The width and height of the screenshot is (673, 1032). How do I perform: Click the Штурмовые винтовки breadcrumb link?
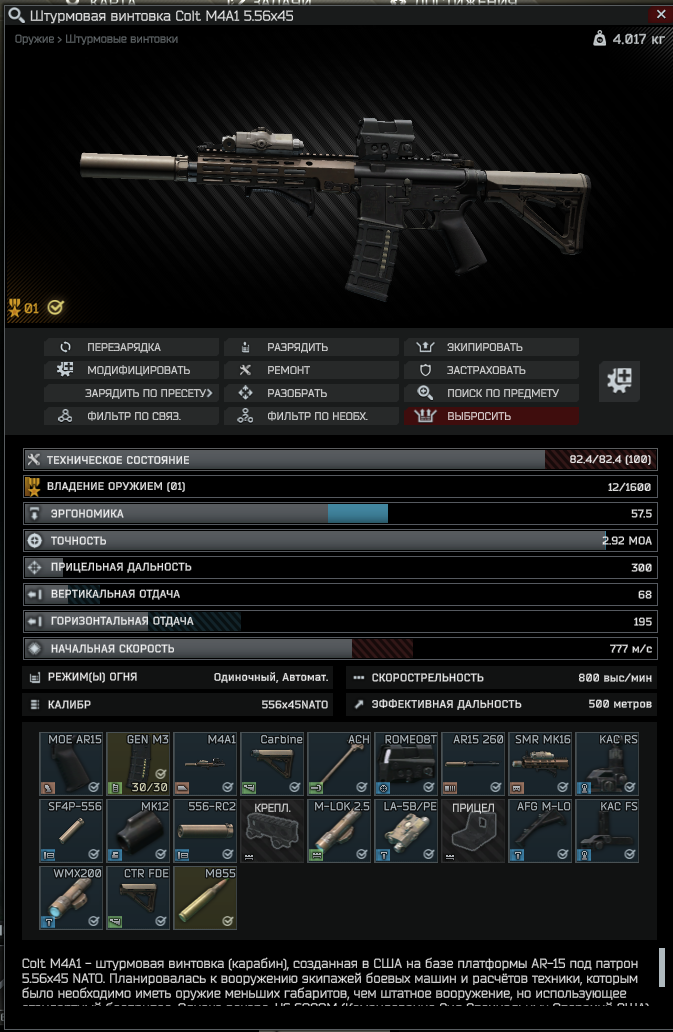pyautogui.click(x=122, y=39)
